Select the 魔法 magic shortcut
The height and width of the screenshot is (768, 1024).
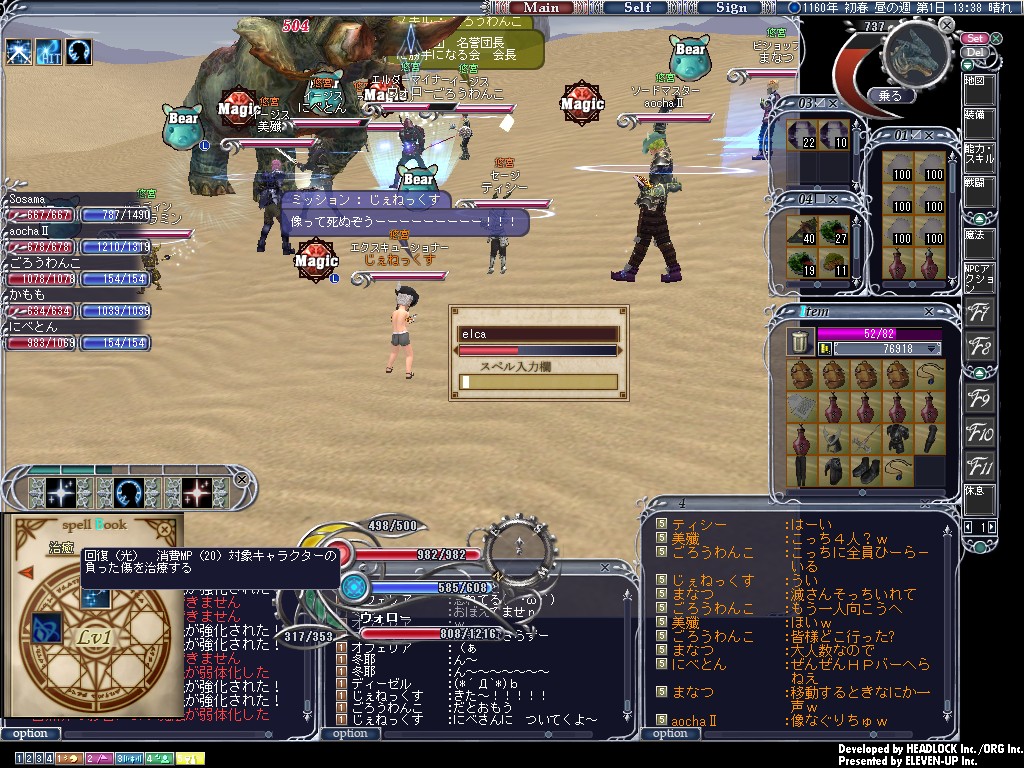[977, 236]
